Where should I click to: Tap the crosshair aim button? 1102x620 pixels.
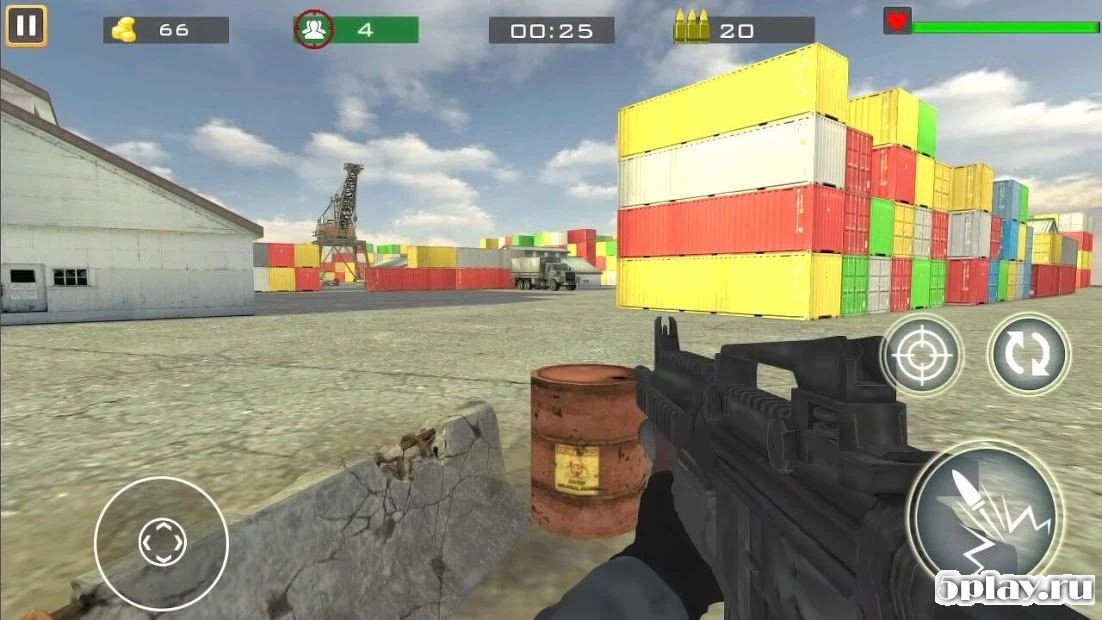pos(921,354)
